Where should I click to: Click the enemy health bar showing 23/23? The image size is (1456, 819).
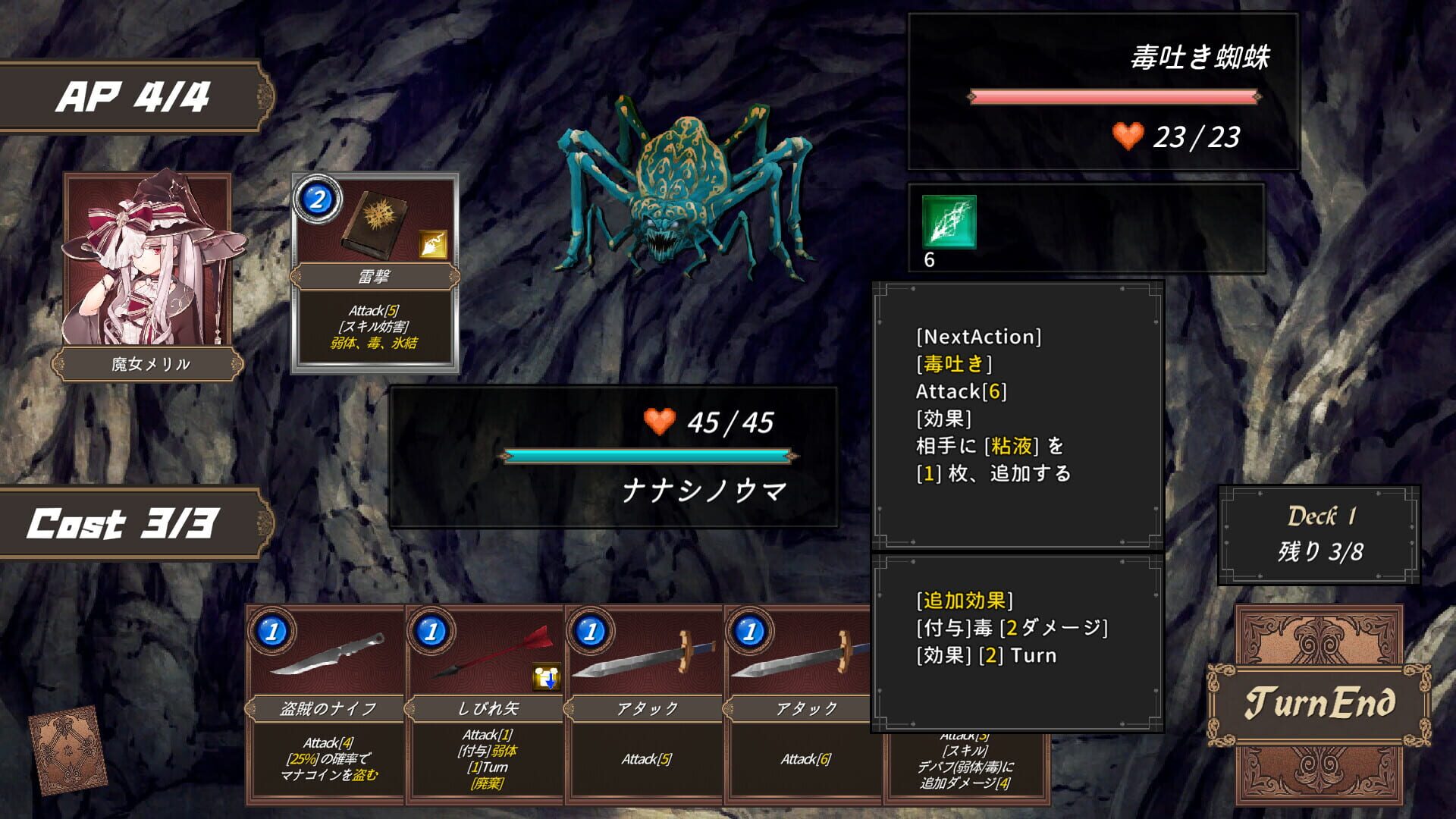tap(1112, 96)
